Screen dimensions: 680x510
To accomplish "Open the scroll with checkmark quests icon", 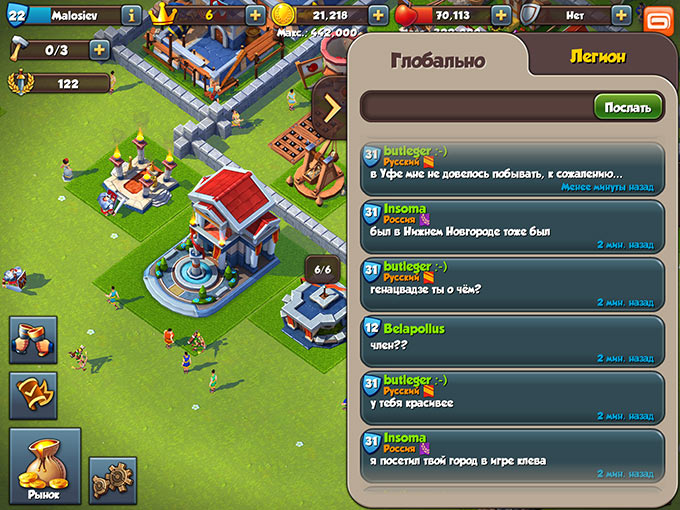I will point(33,395).
